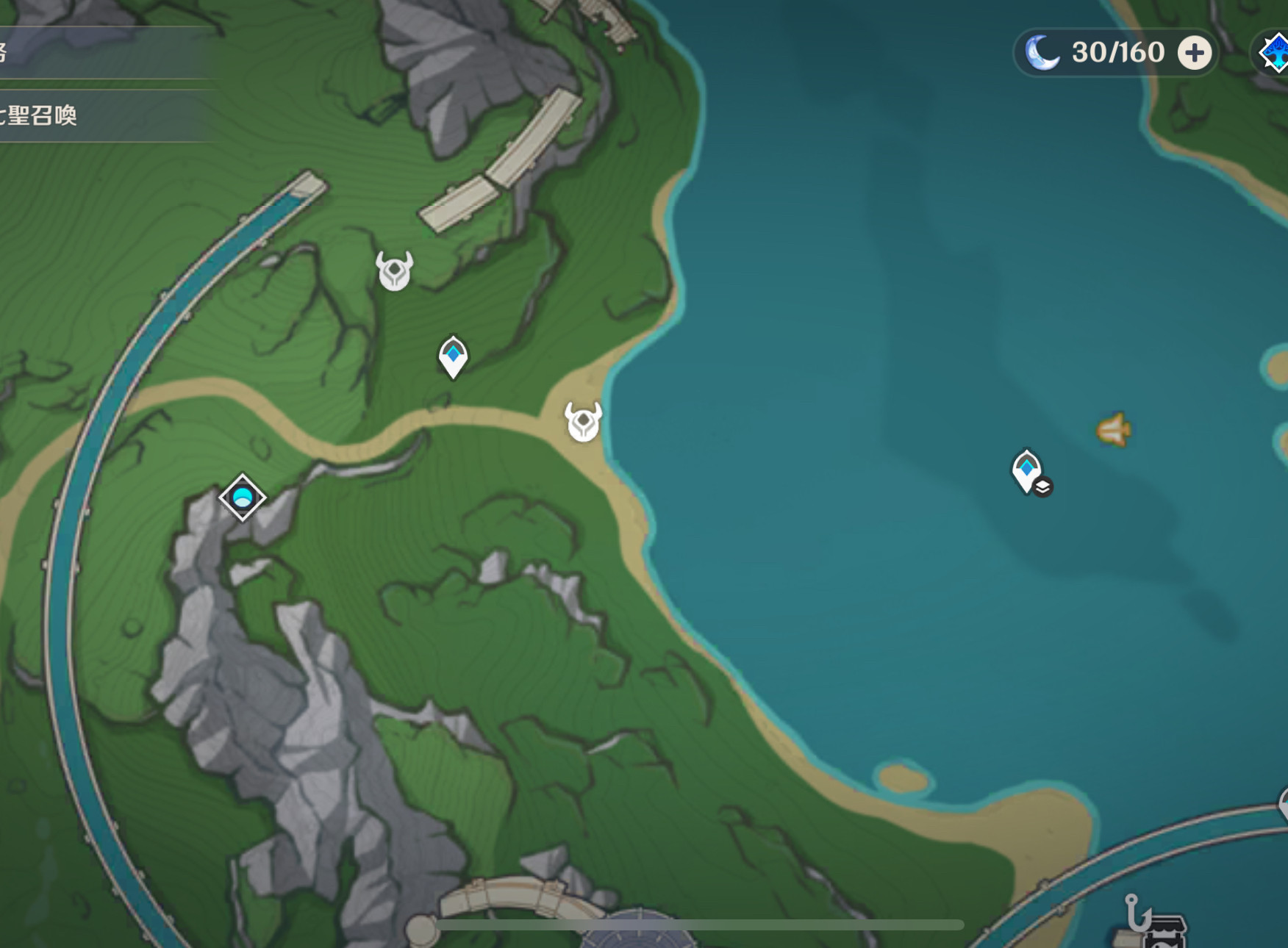
Task: Select the horned boss marker beside the shoreline
Action: [584, 422]
